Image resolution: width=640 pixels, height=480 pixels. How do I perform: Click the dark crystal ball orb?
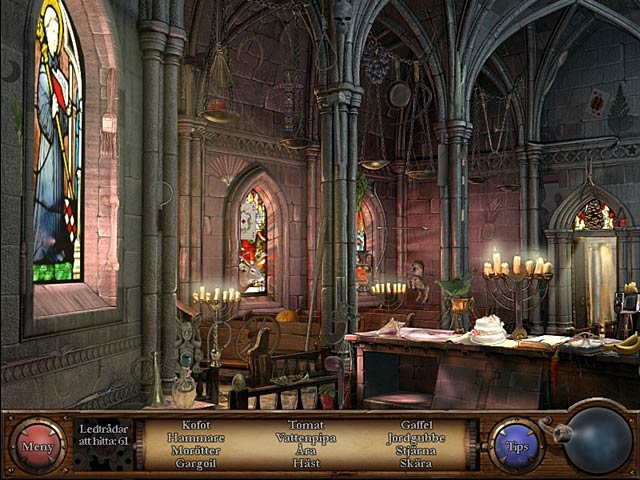pyautogui.click(x=599, y=440)
